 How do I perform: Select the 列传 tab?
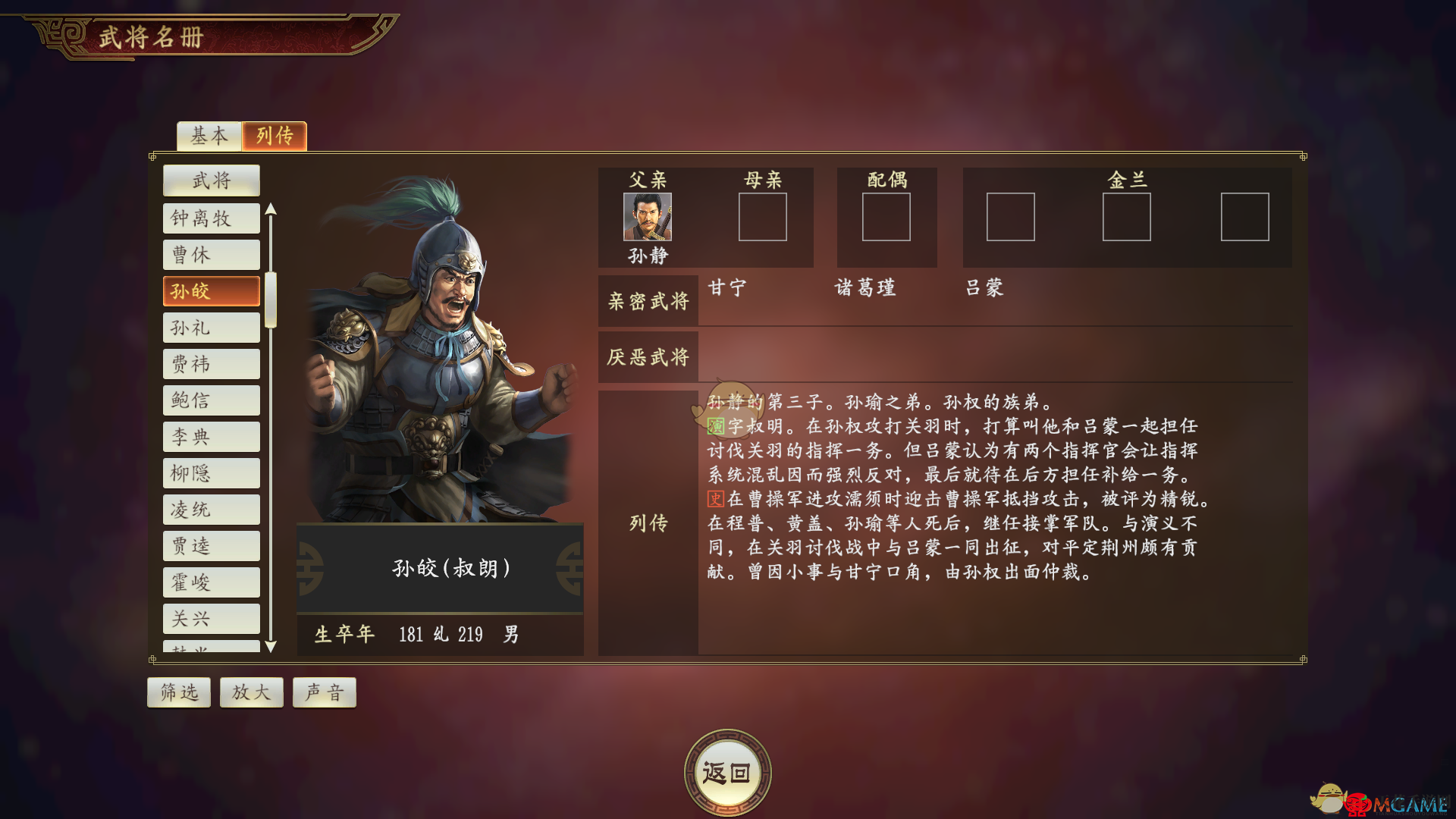[x=275, y=136]
